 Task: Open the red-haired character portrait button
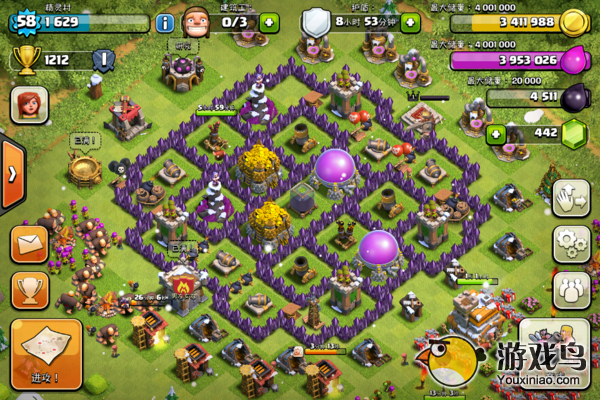[28, 104]
